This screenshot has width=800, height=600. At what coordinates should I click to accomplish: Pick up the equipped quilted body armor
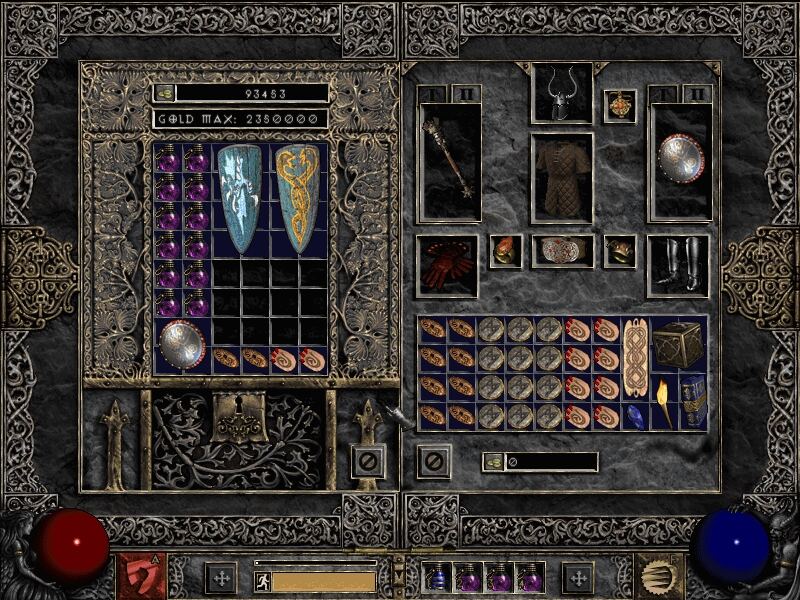(x=560, y=178)
